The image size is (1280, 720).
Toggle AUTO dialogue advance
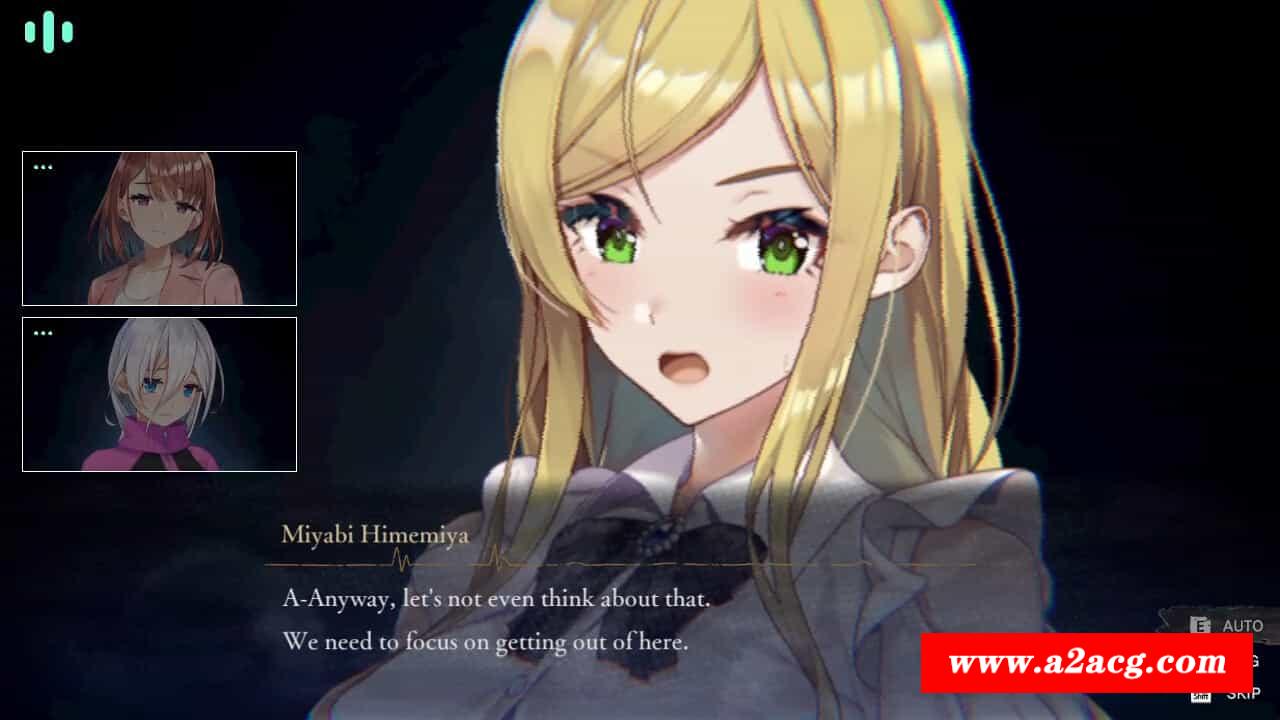[x=1241, y=626]
